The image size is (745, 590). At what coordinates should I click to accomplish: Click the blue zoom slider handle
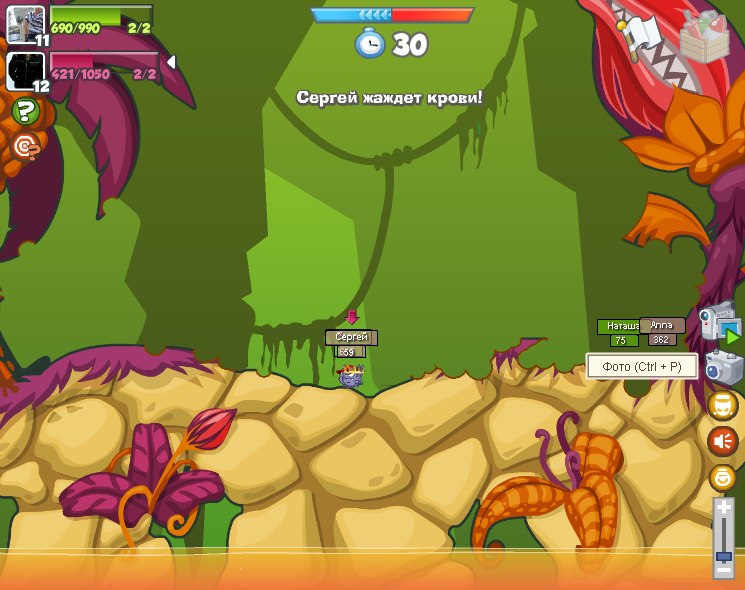tap(723, 555)
